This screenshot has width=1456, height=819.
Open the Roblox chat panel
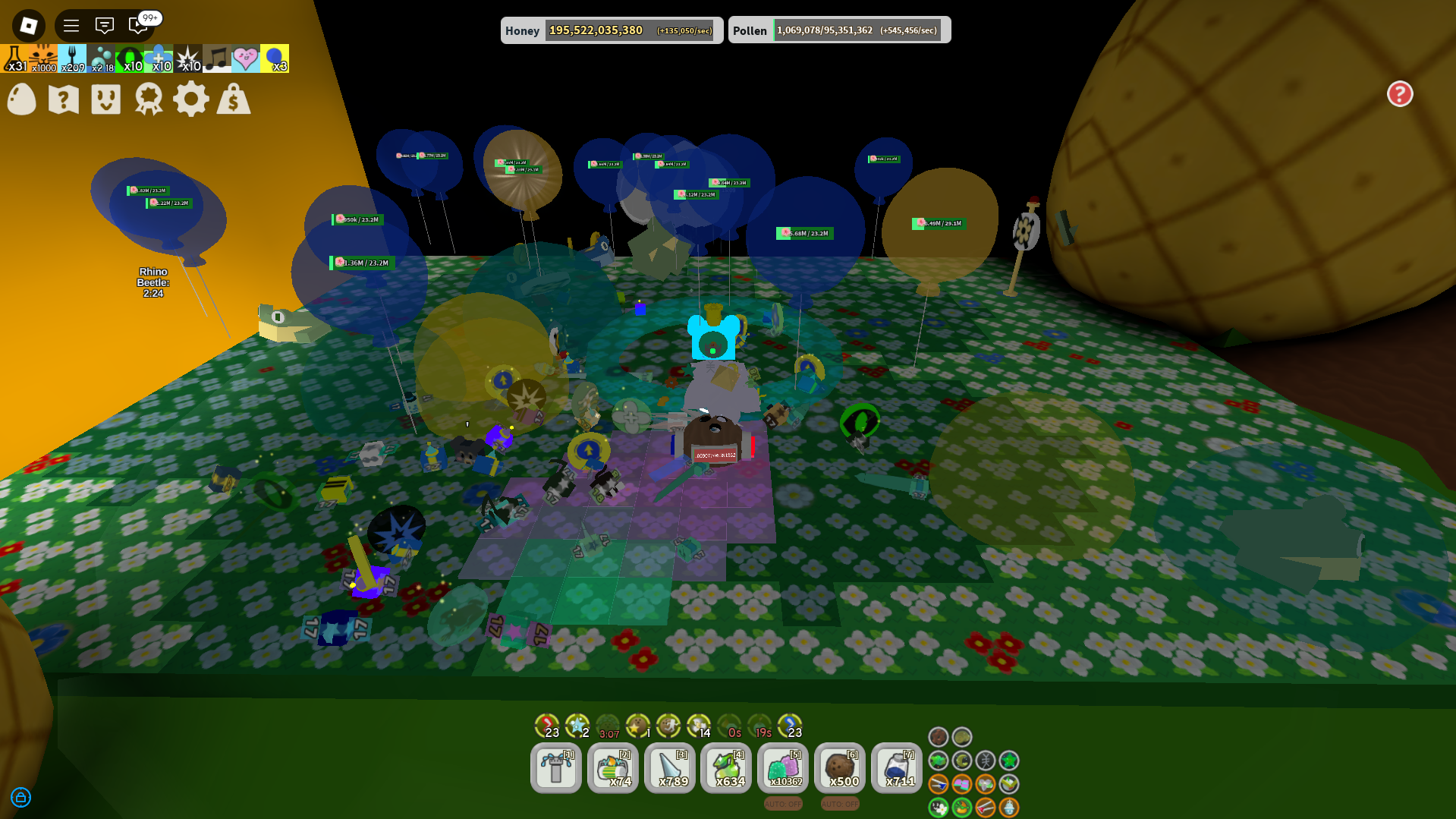(105, 25)
